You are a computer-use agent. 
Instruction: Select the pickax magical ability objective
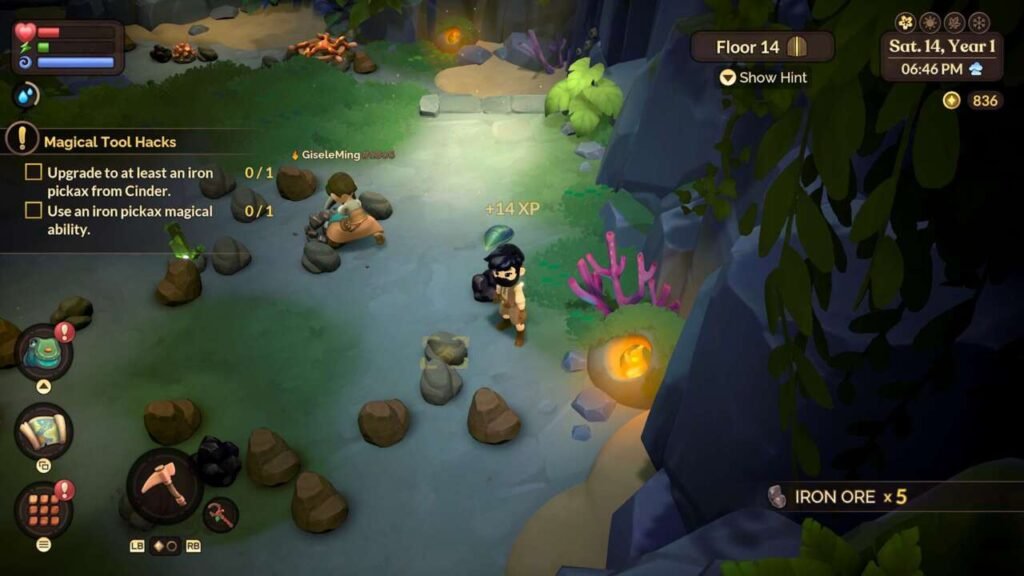130,220
